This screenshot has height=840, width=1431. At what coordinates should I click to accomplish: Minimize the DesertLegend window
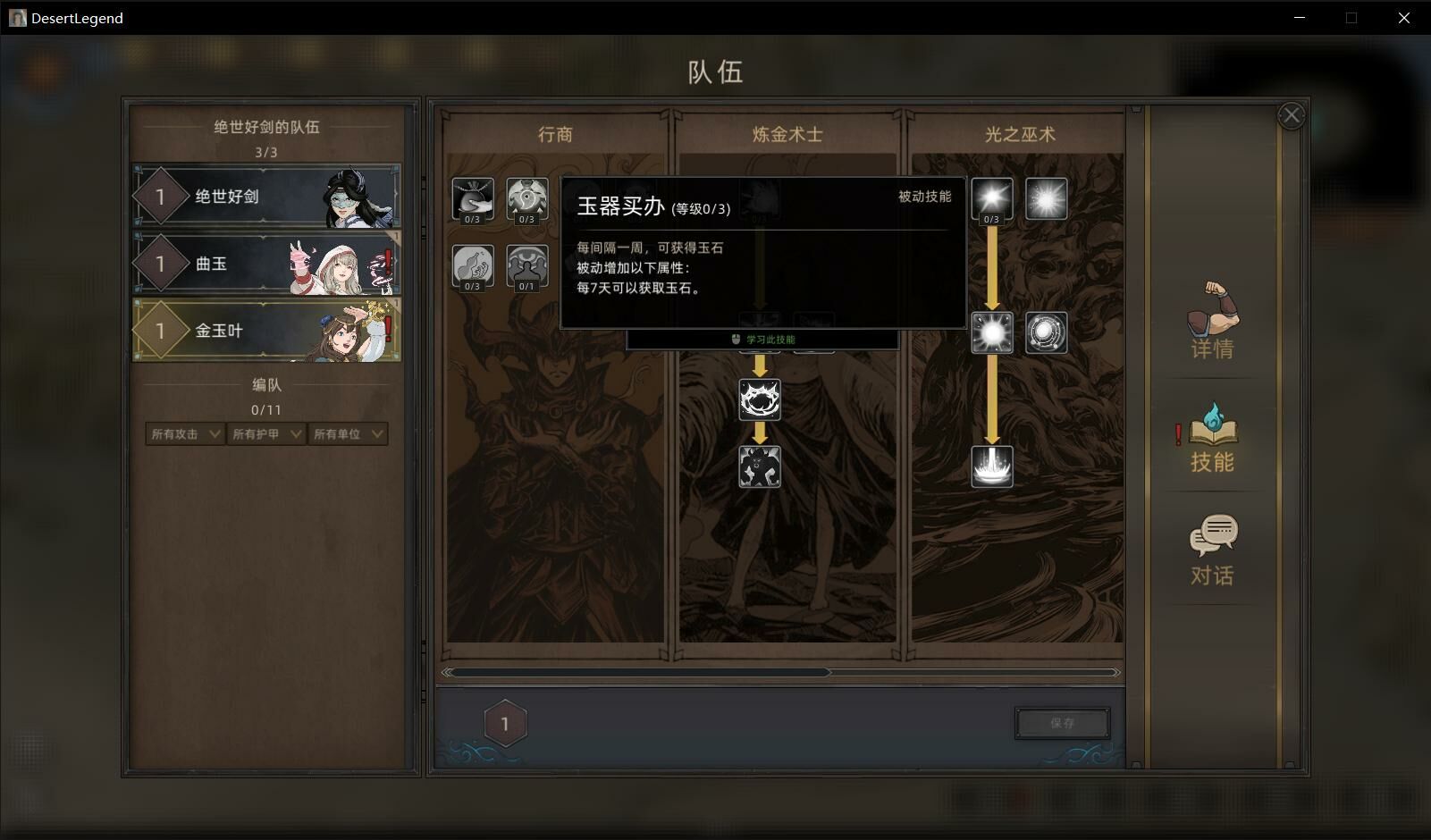click(x=1300, y=18)
